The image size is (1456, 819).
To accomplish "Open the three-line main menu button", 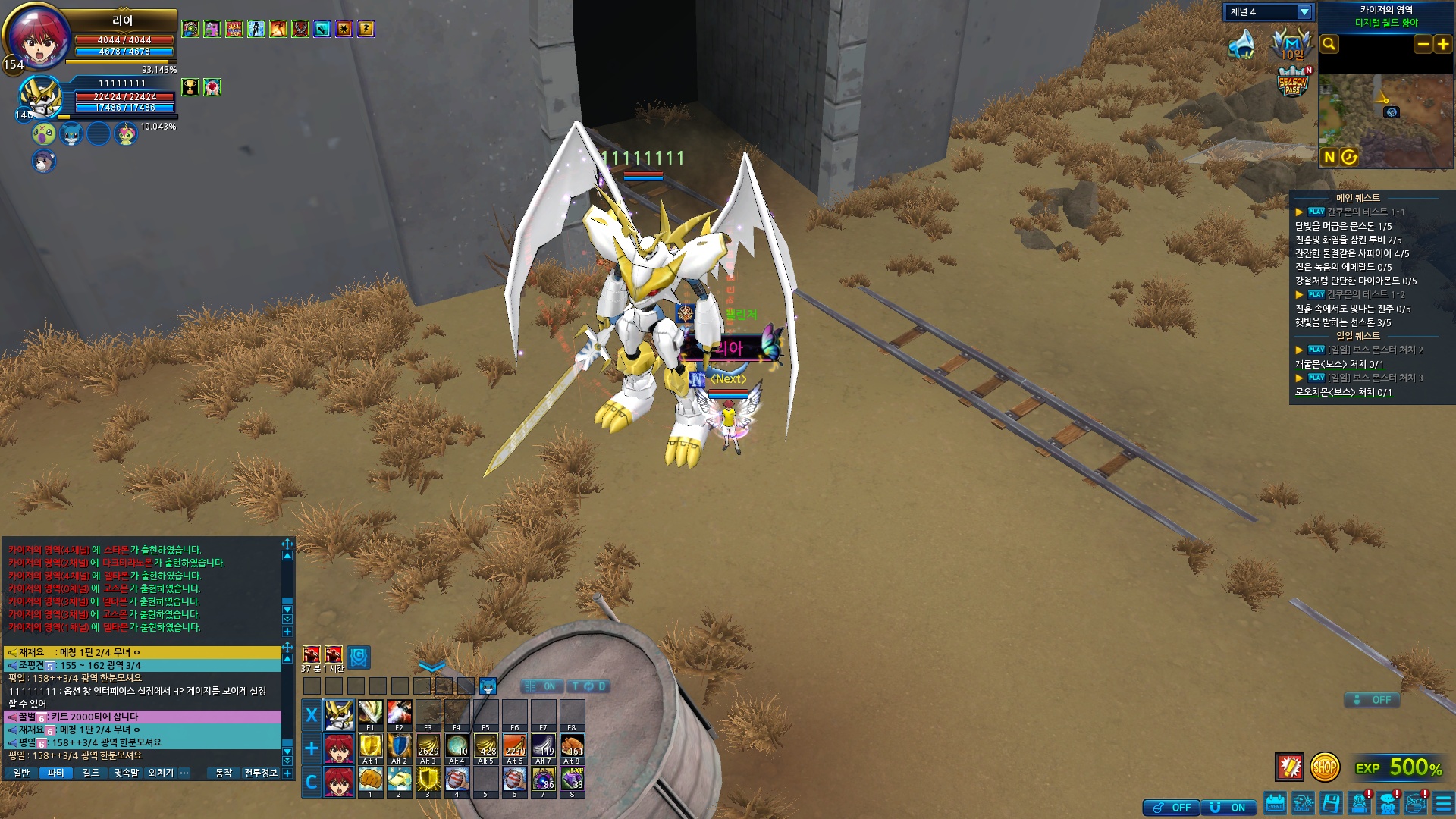I will [1443, 804].
